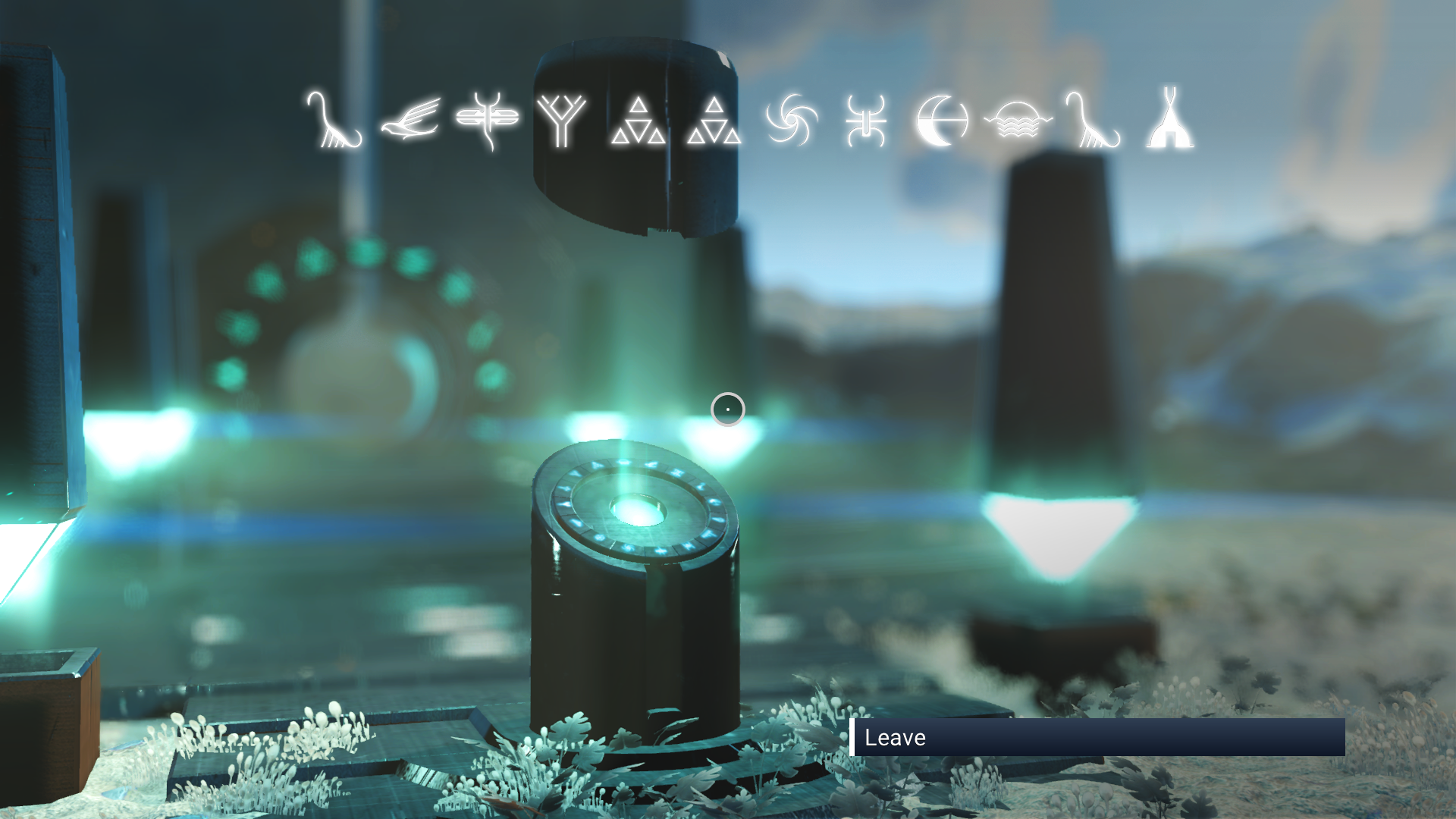Click the branching Tree glyph
This screenshot has width=1456, height=819.
coord(561,121)
